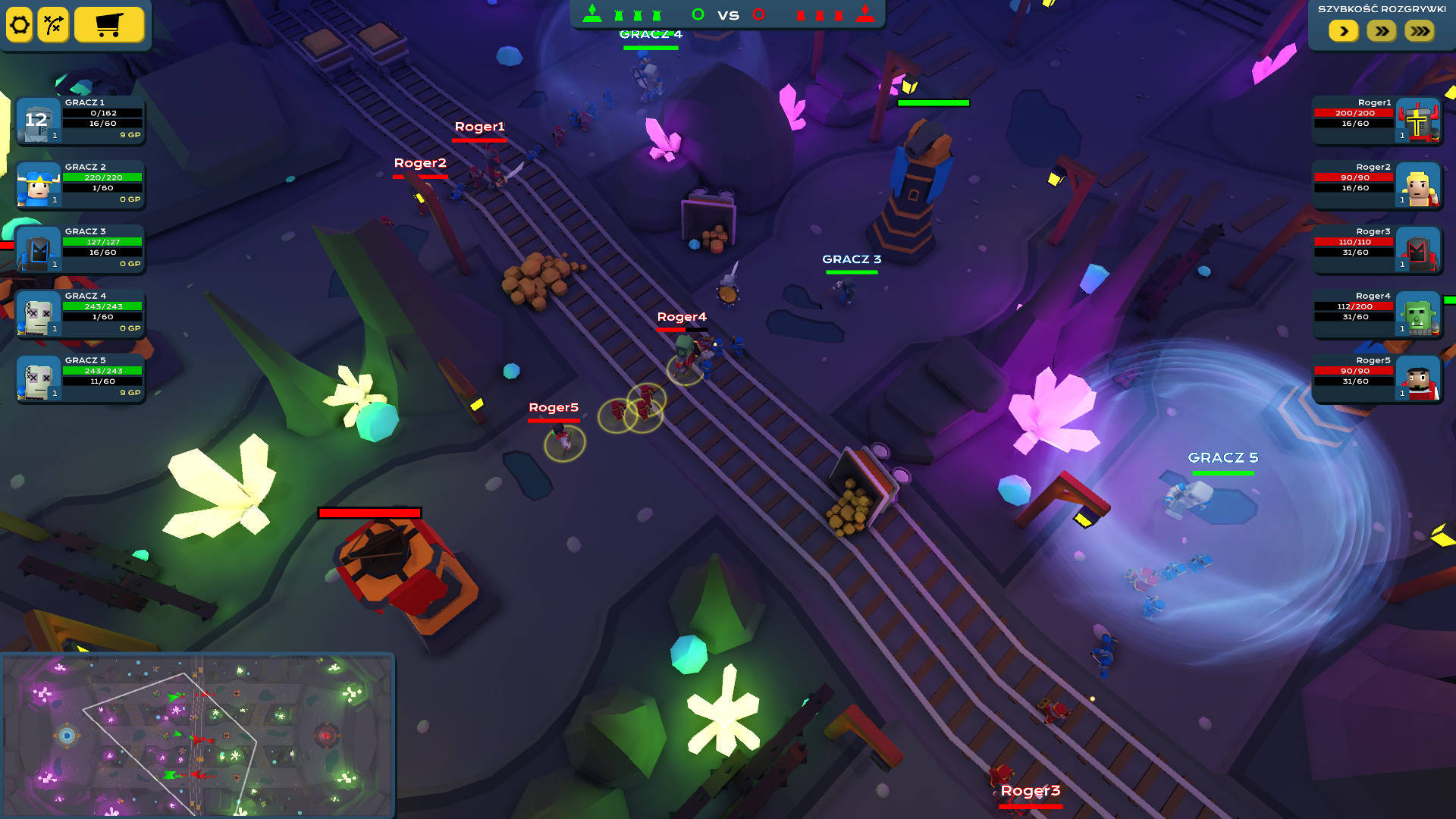Set game speed to triple arrow
Viewport: 1456px width, 819px height.
(1420, 31)
